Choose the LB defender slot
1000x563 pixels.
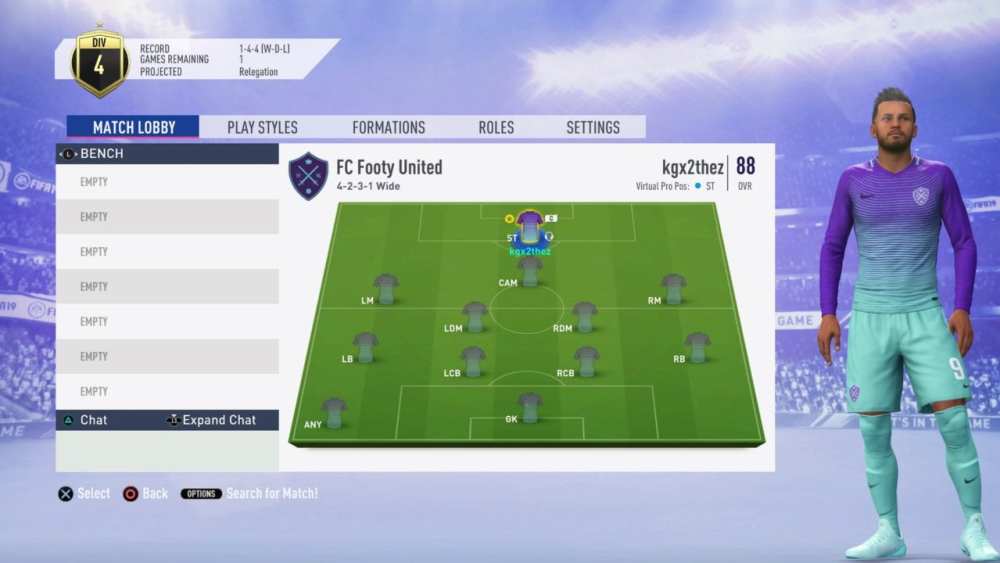365,346
